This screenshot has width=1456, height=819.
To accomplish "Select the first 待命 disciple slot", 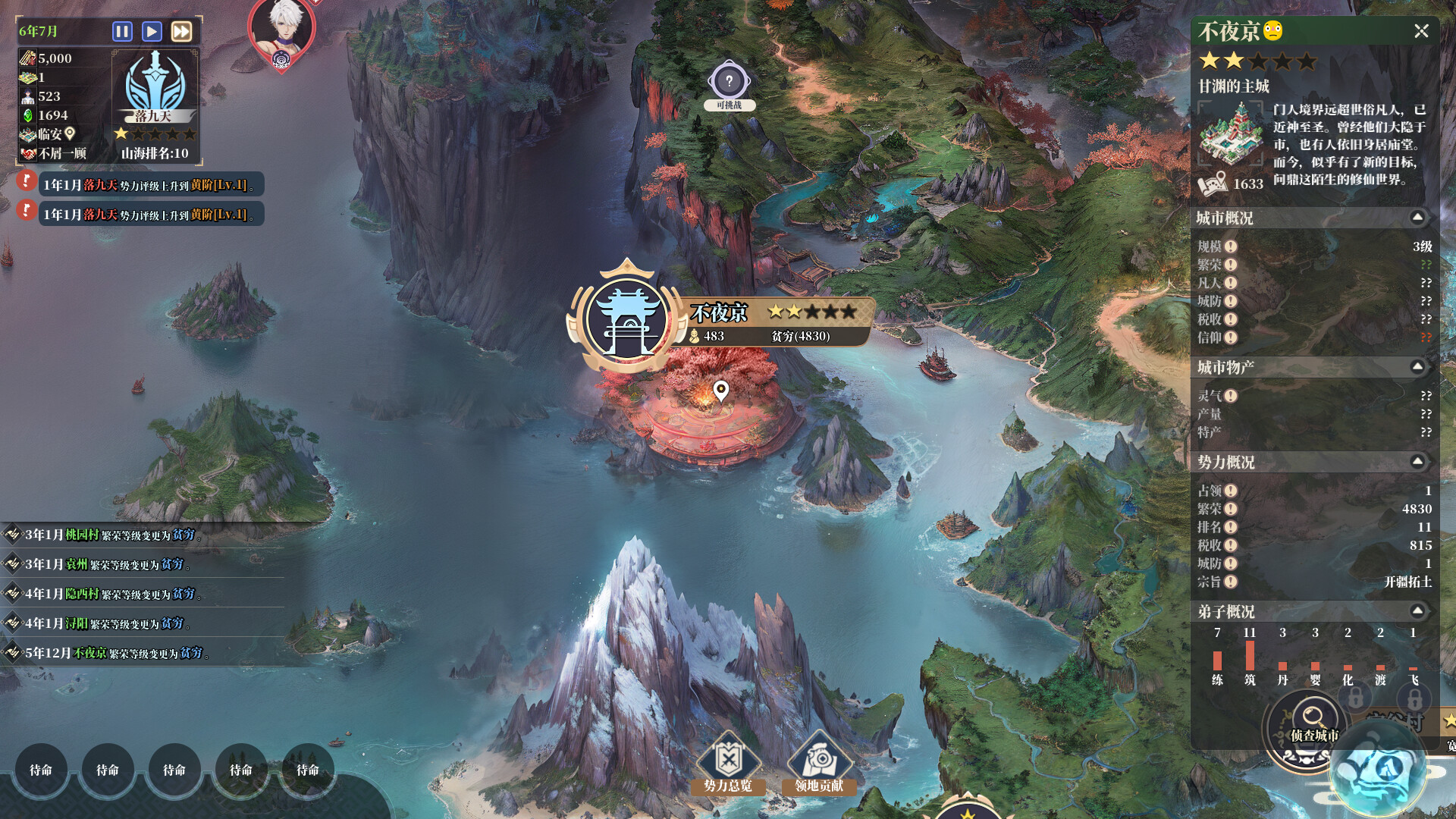I will tap(40, 770).
